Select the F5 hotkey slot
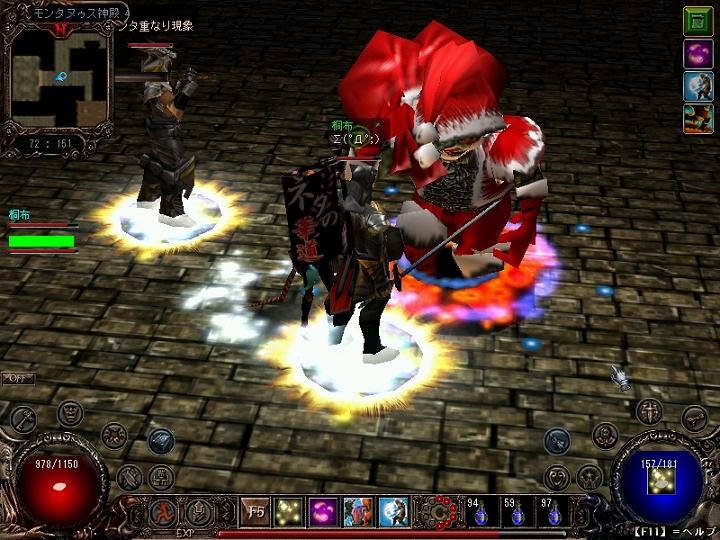Image resolution: width=720 pixels, height=540 pixels. coord(256,511)
